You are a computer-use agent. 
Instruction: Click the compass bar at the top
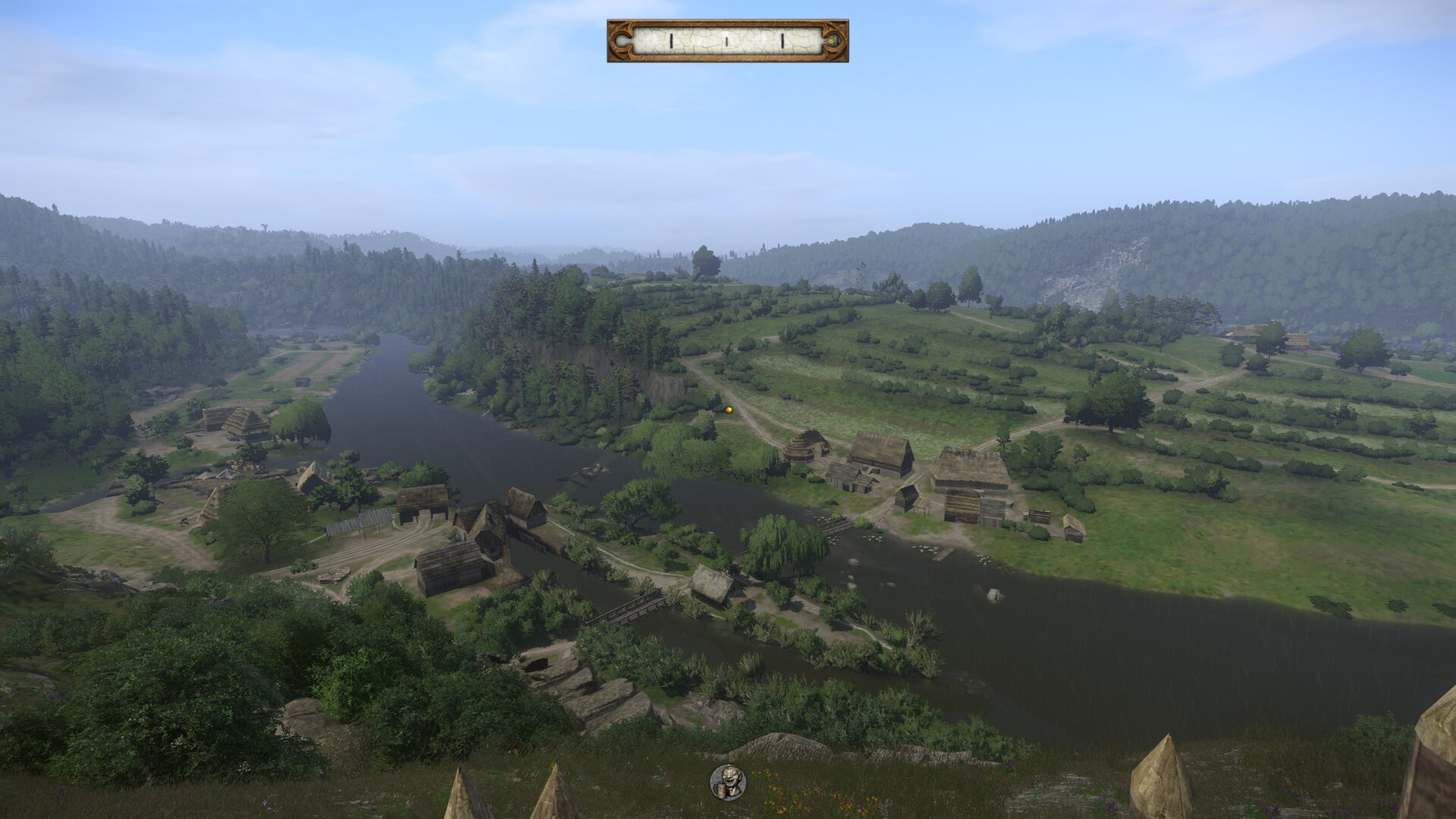point(726,41)
